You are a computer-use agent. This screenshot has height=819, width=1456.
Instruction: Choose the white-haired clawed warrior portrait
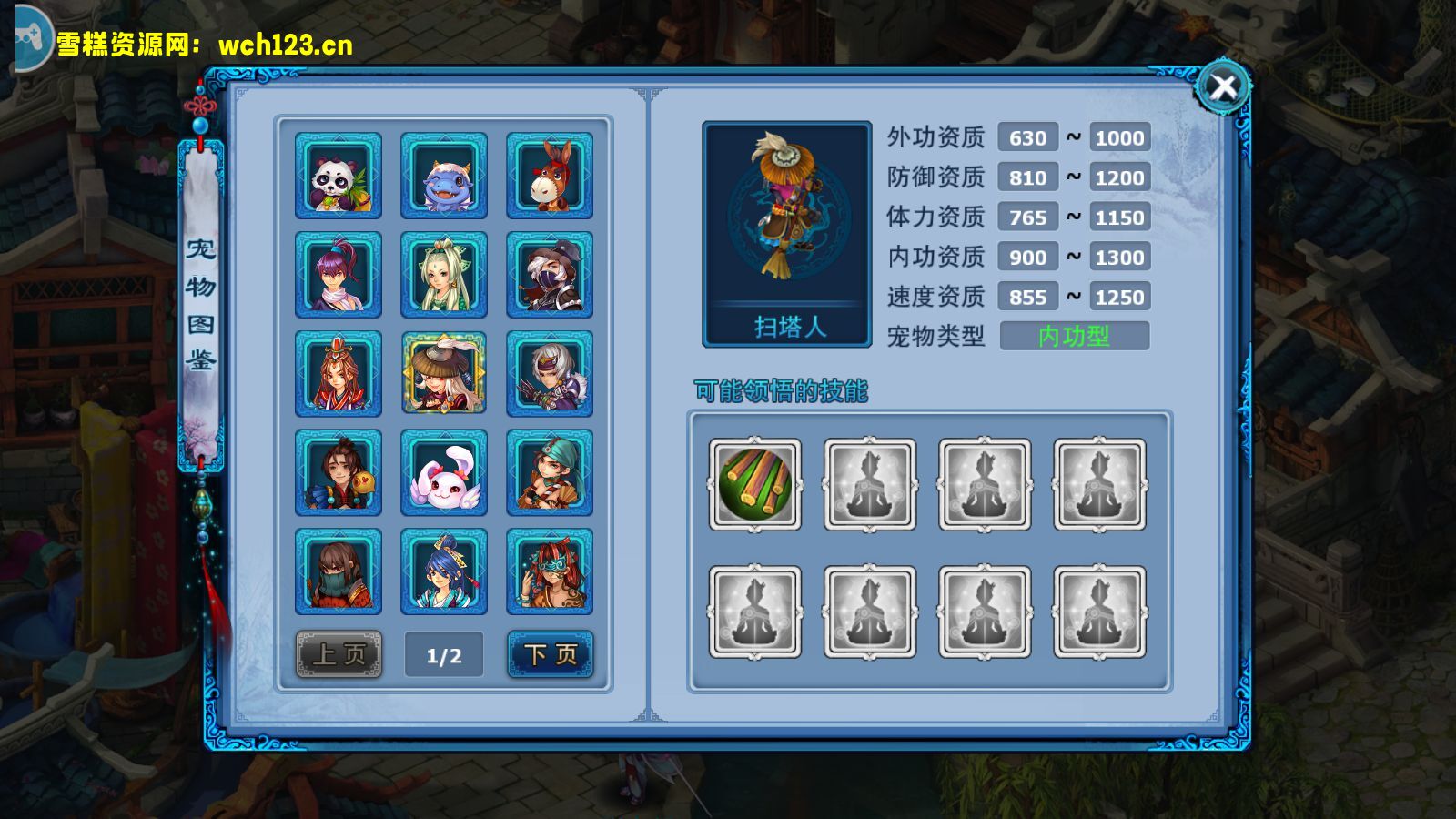550,374
